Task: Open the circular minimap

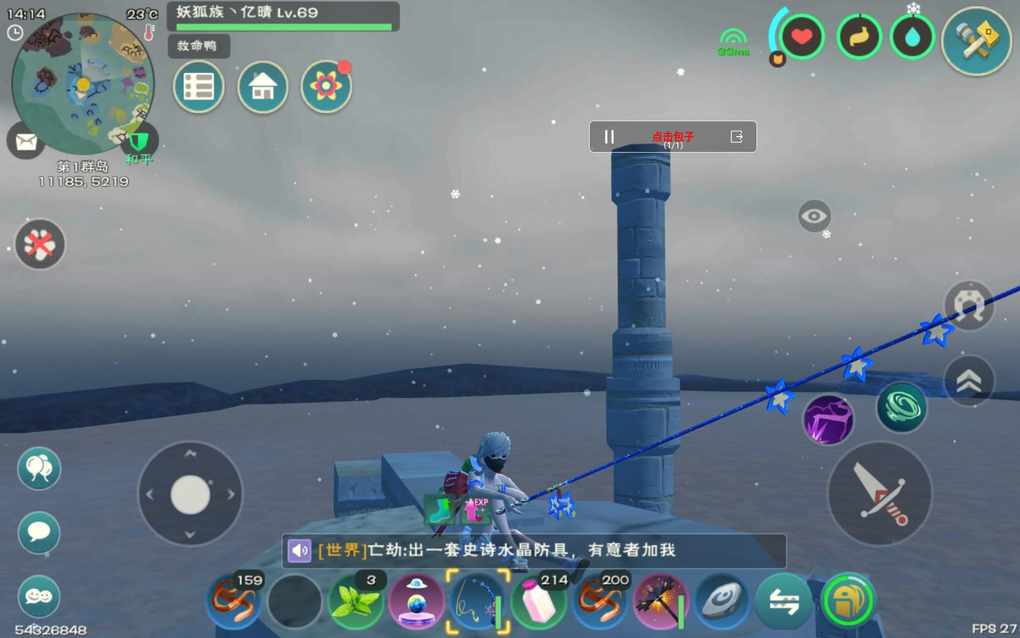Action: click(82, 82)
